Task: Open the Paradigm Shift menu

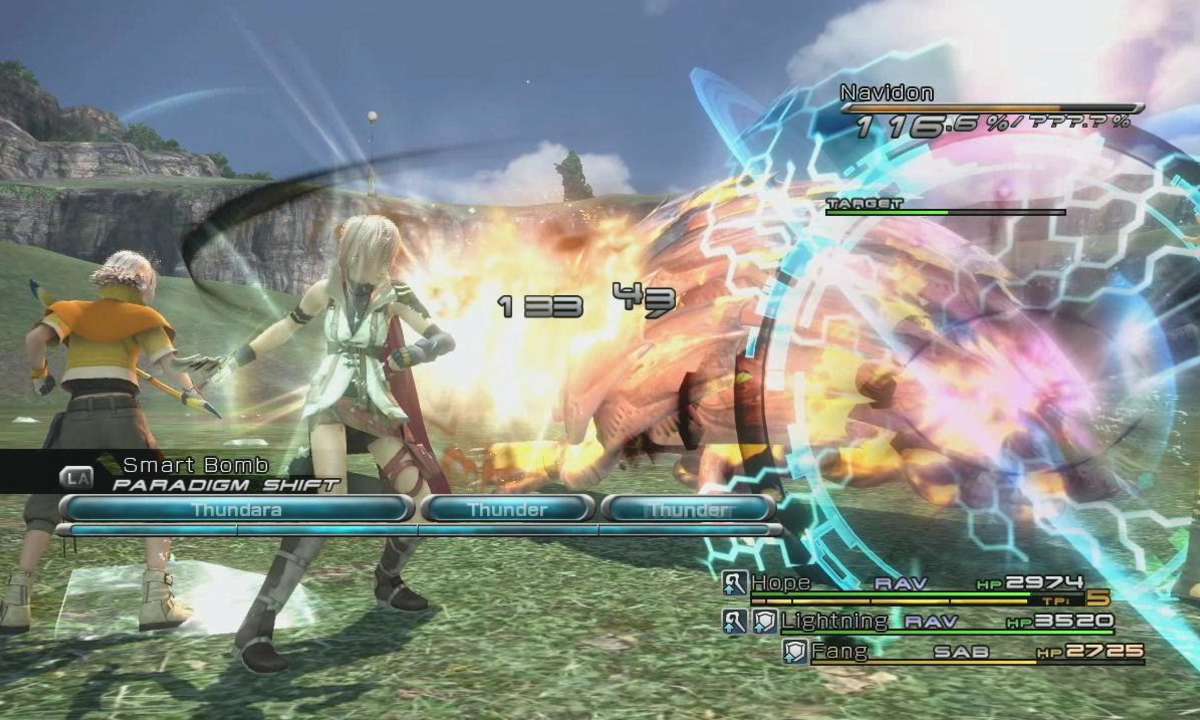Action: (225, 484)
